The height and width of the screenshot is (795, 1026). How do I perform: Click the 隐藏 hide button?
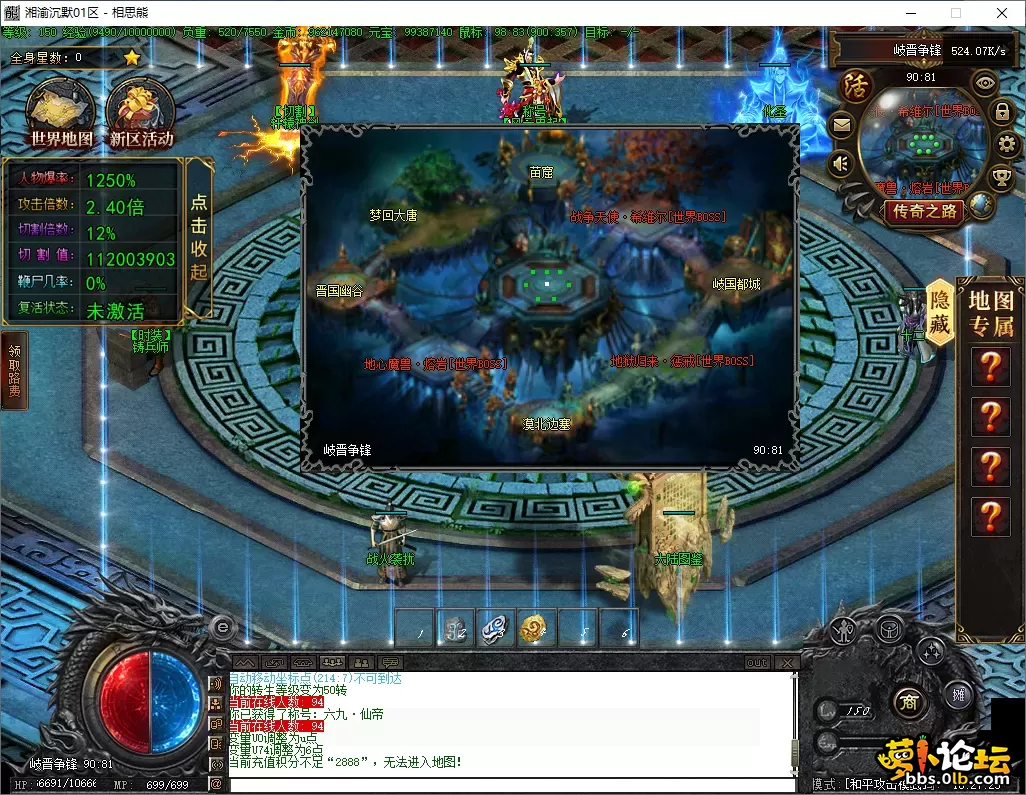[940, 311]
